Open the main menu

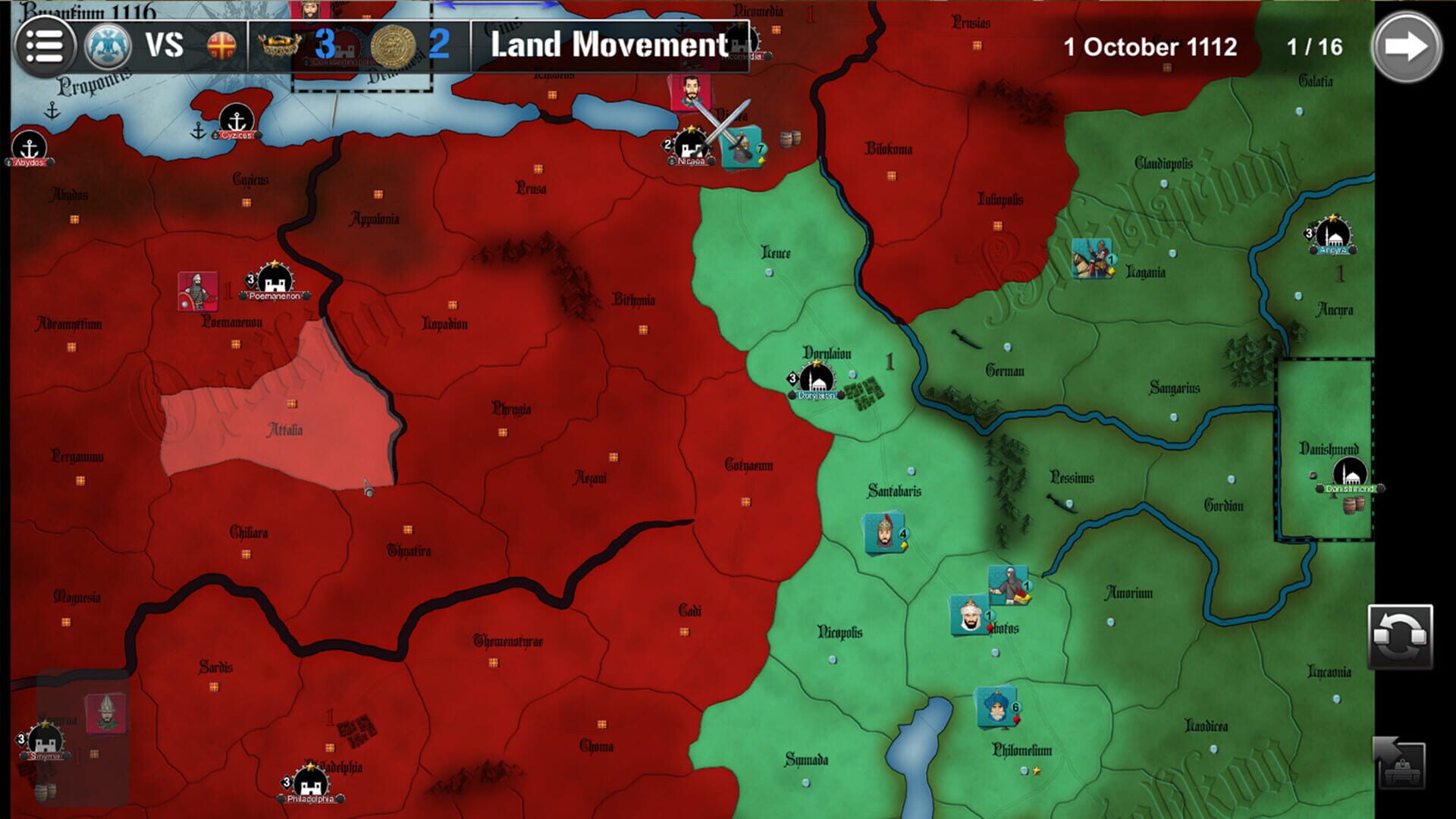tap(45, 45)
